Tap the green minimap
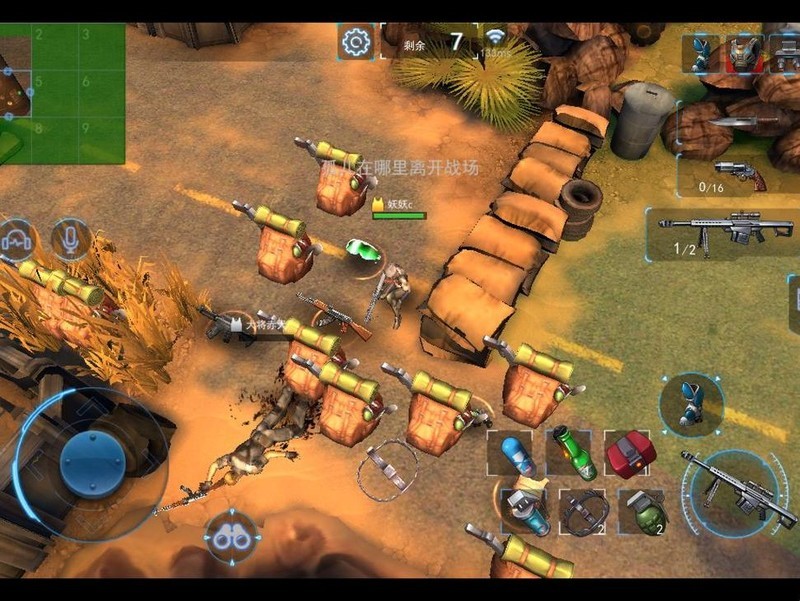The image size is (800, 601). 62,93
